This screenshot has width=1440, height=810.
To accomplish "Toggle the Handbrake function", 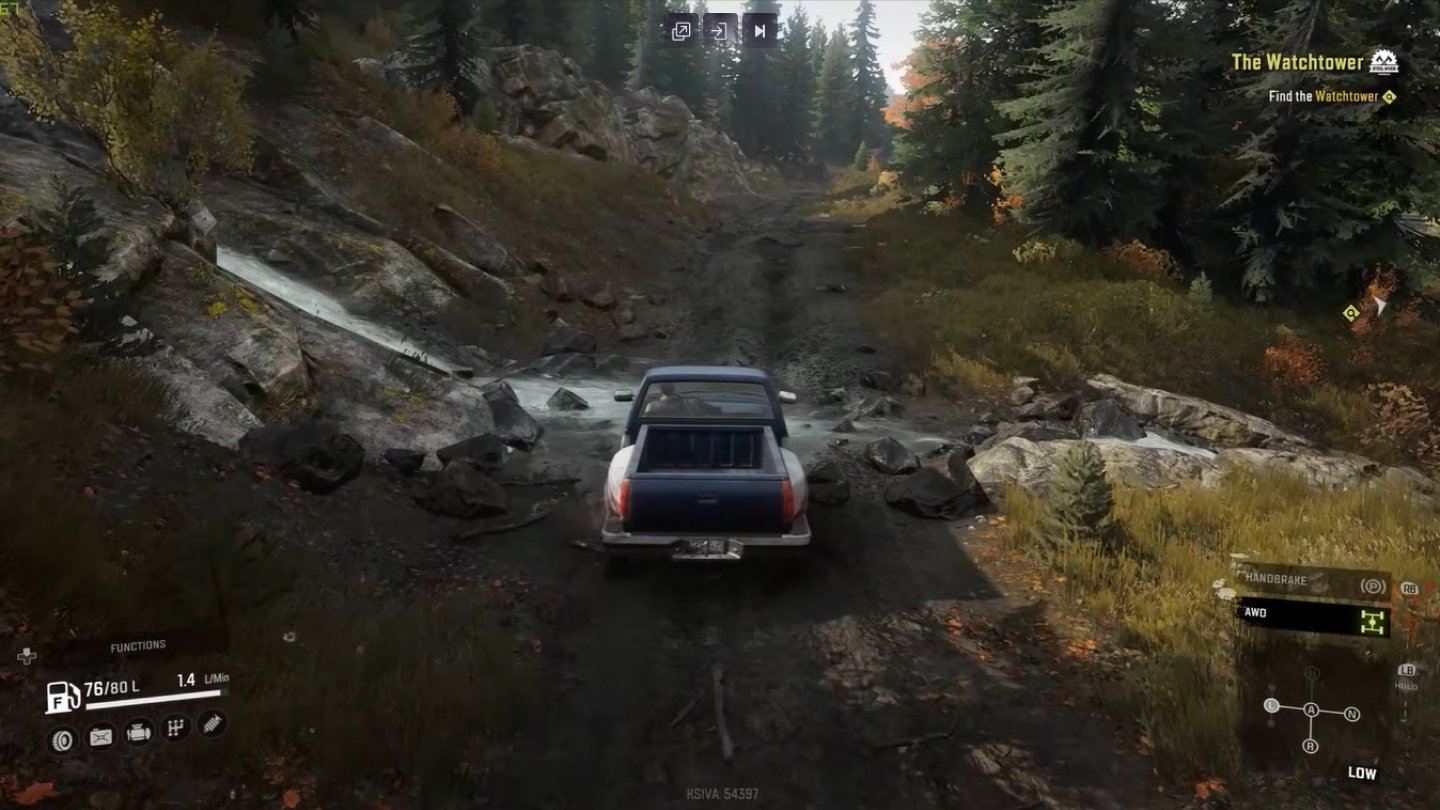I will pos(1312,581).
